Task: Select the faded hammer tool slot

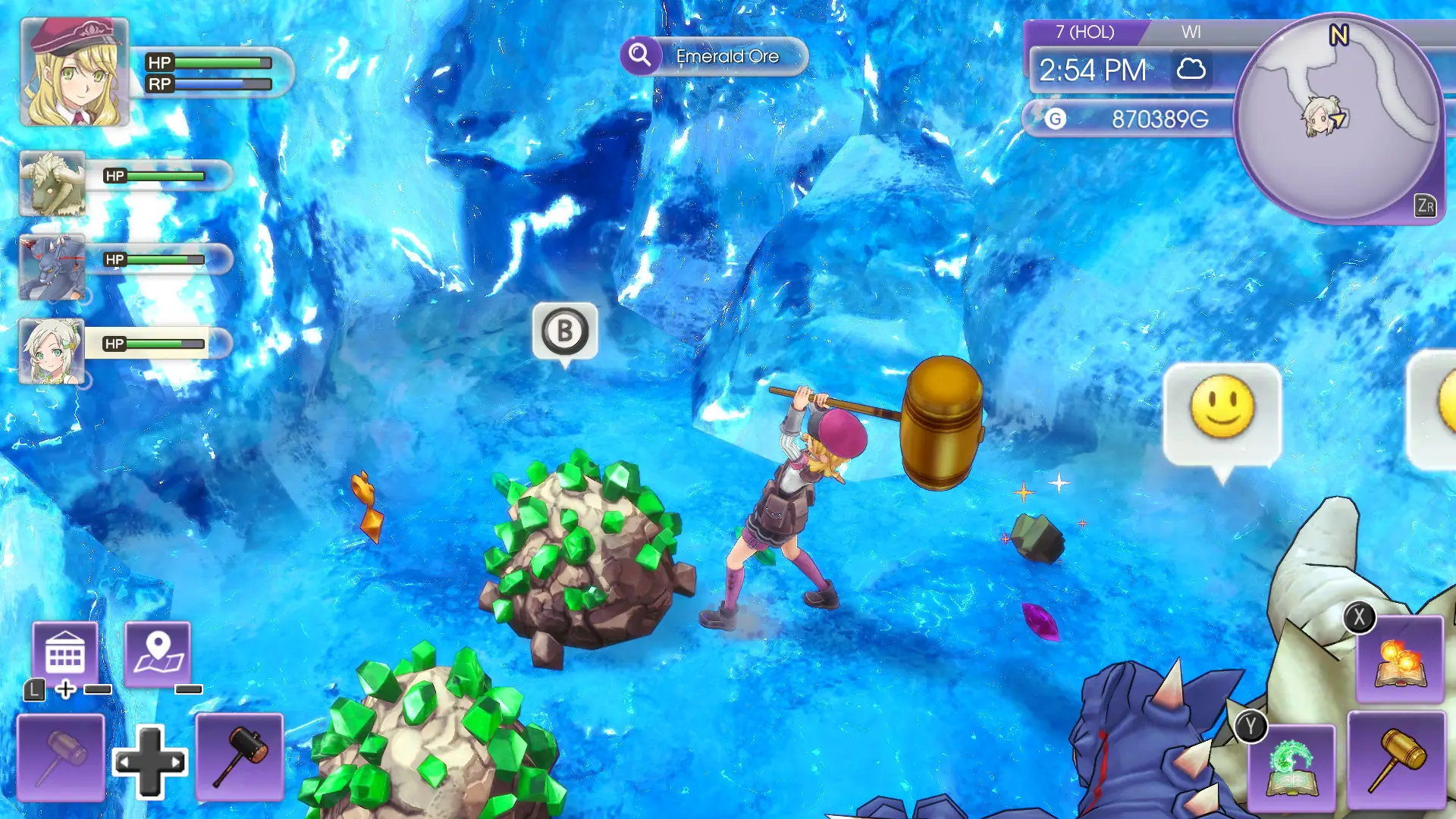Action: click(61, 757)
